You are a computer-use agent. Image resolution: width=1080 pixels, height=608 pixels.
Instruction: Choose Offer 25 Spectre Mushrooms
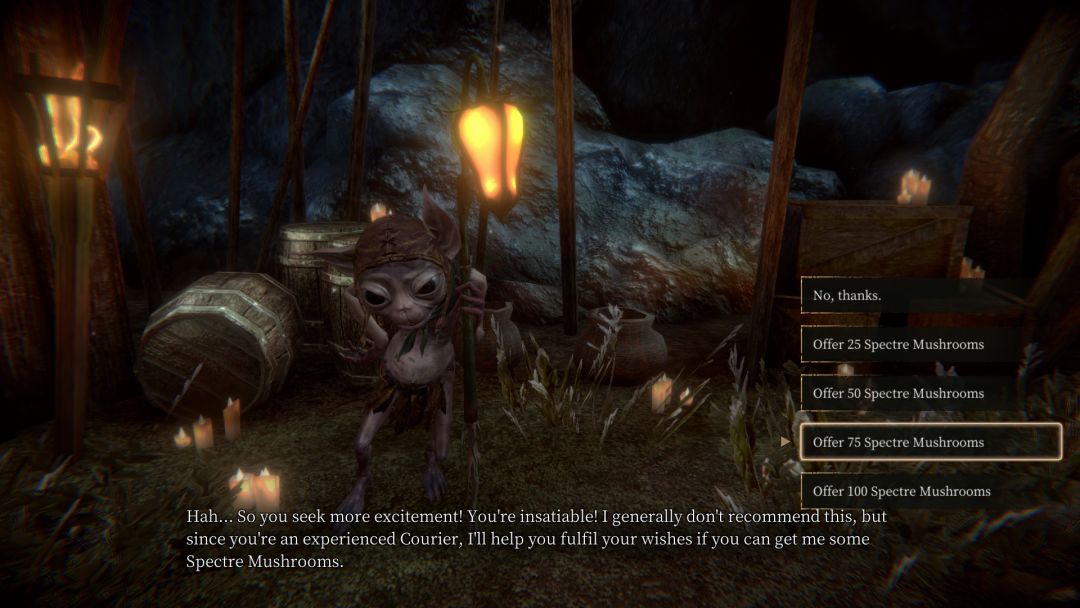pyautogui.click(x=930, y=344)
